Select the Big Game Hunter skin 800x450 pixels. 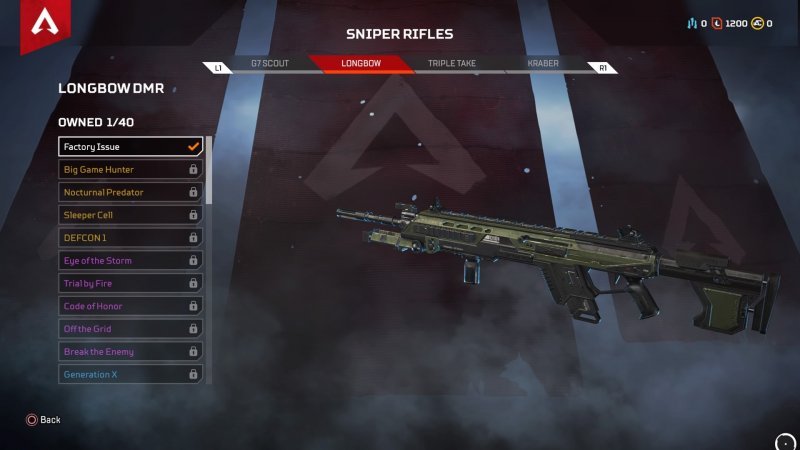pyautogui.click(x=130, y=169)
